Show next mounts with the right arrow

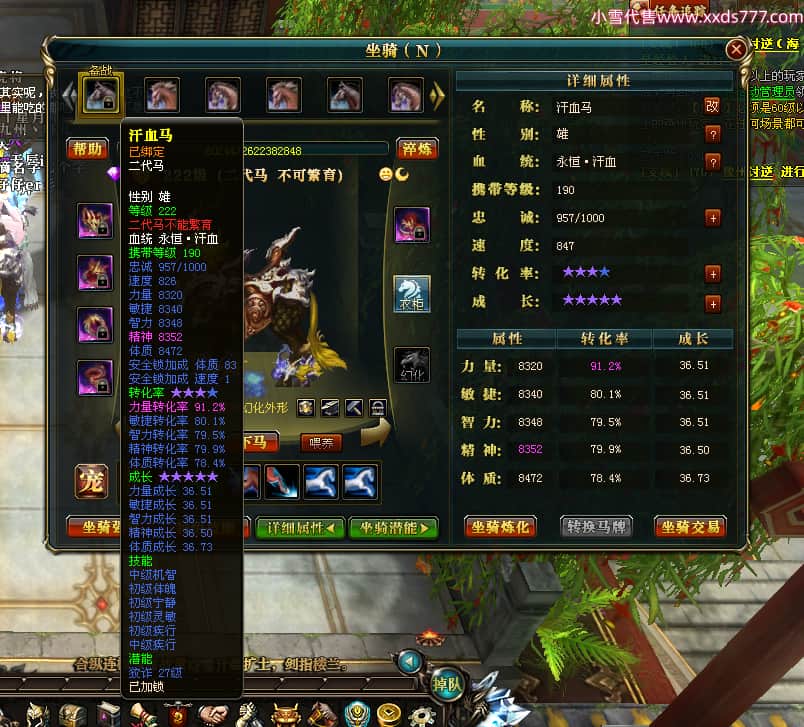coord(437,95)
